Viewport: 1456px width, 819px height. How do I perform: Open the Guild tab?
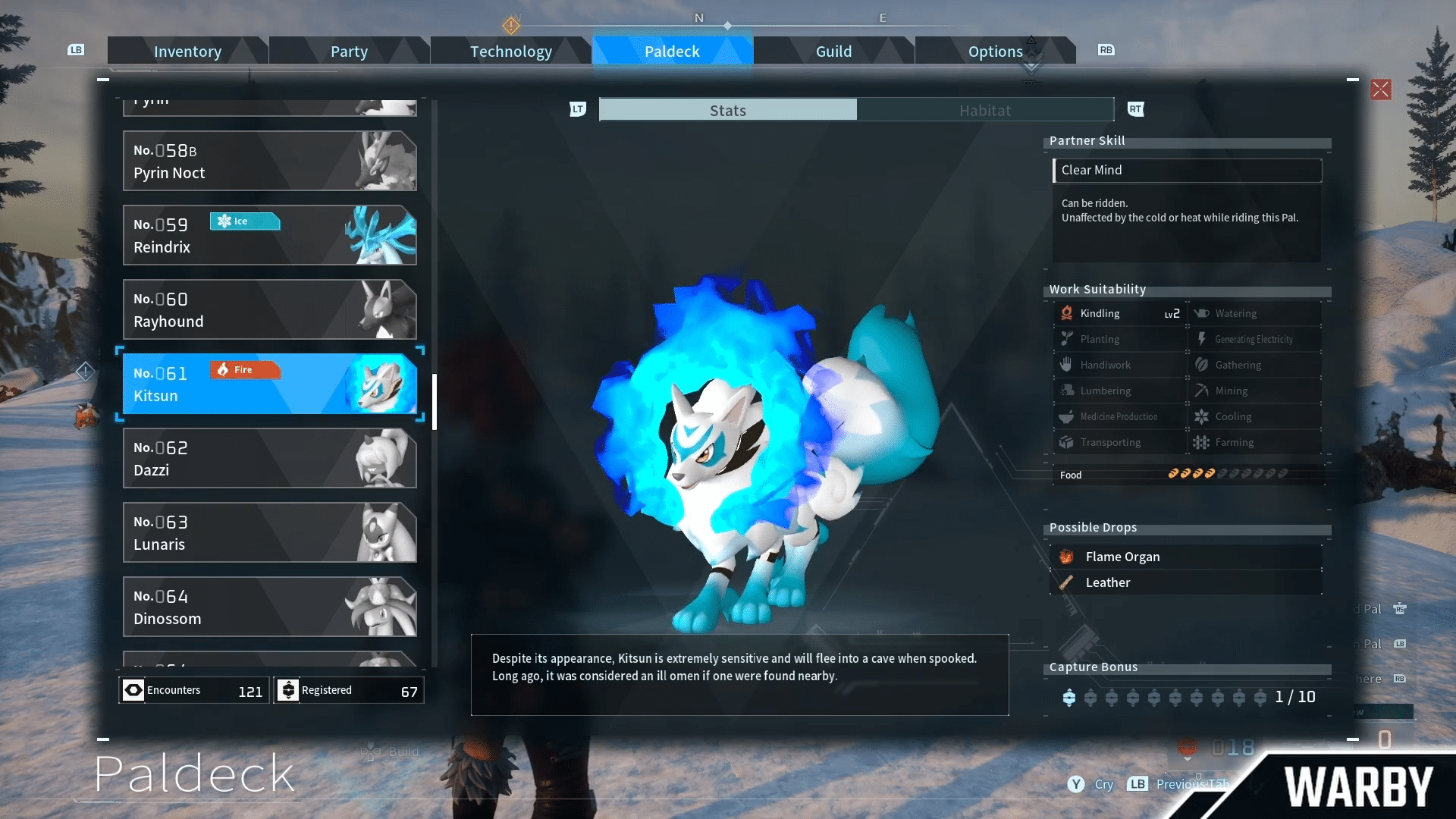833,52
